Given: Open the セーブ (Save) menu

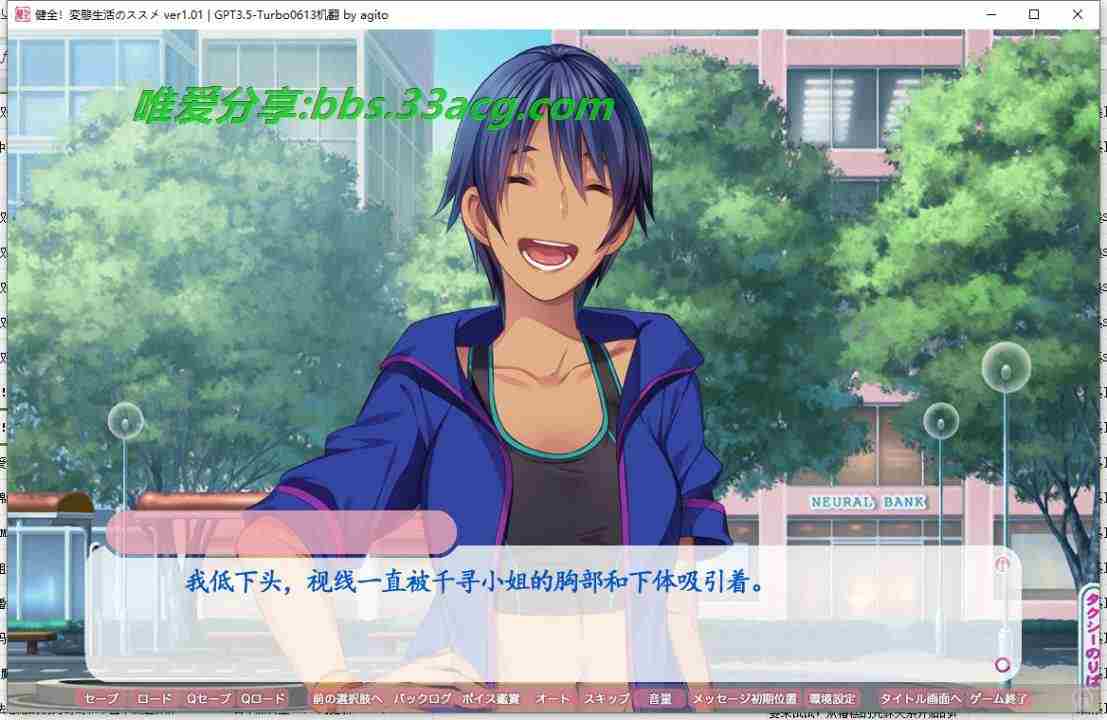Looking at the screenshot, I should coord(101,699).
